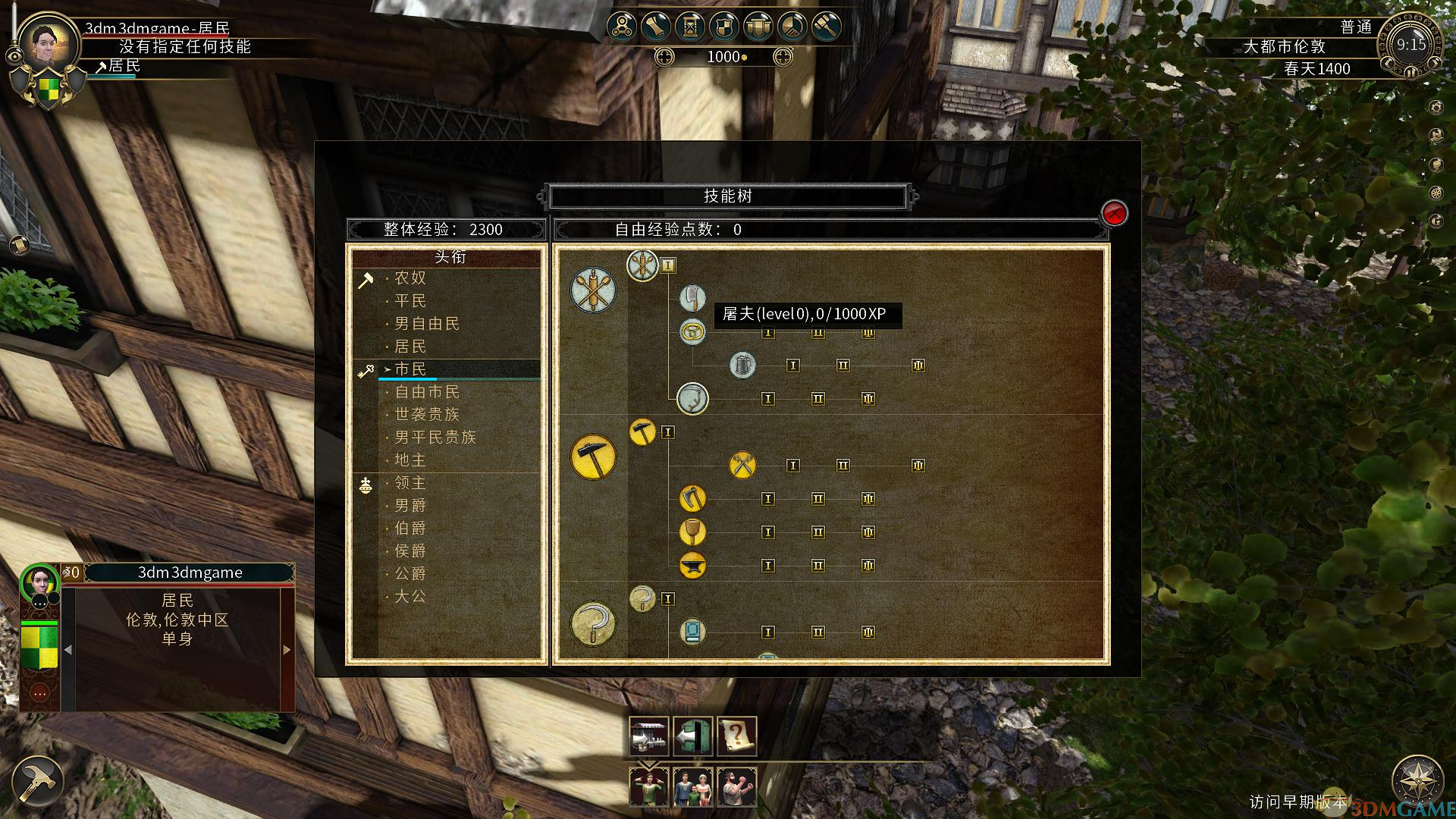The image size is (1456, 819).
Task: Click the question mark scroll action
Action: (x=736, y=736)
